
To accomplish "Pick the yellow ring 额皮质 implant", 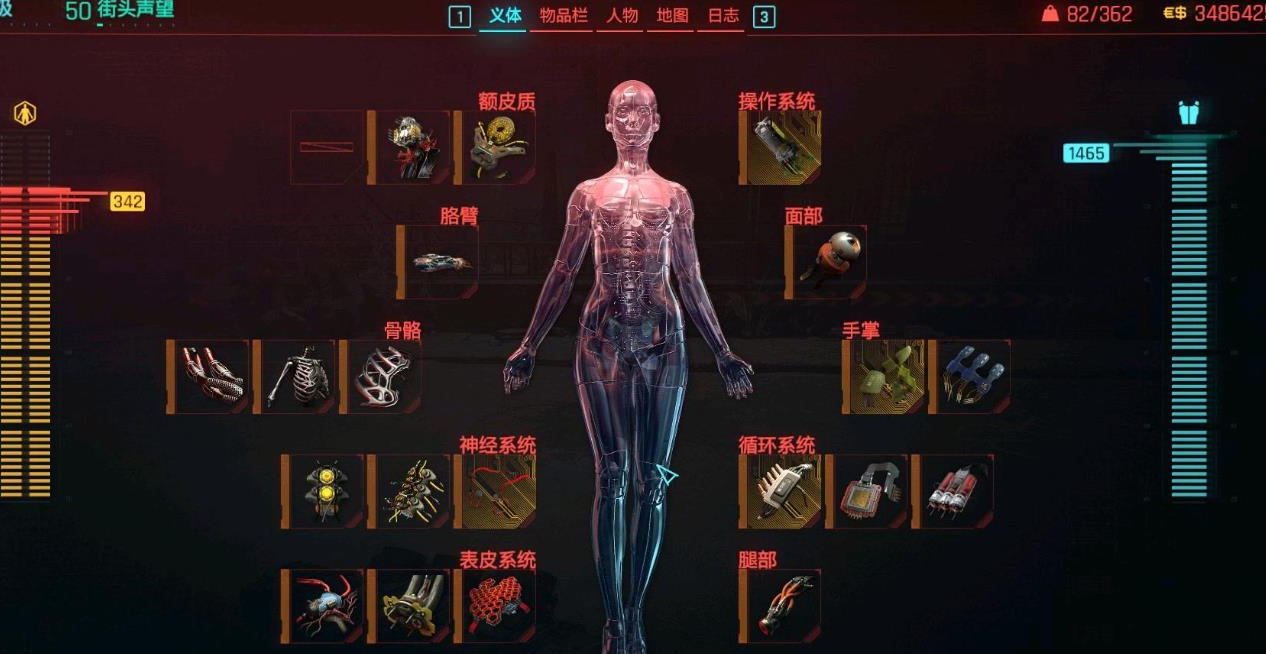I will coord(496,148).
